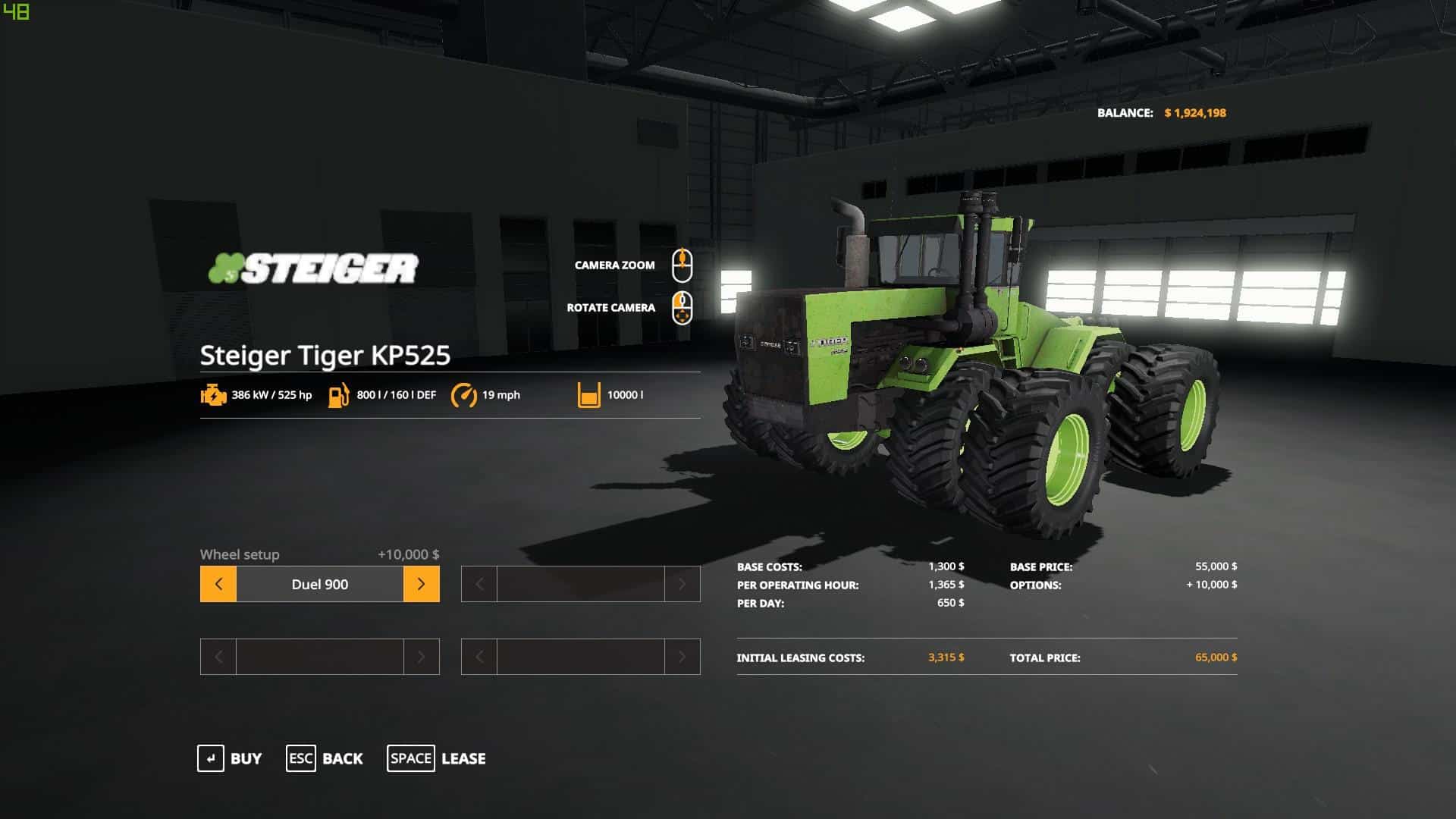Screen dimensions: 1456x819
Task: Select the previous wheel setup option
Action: [218, 584]
